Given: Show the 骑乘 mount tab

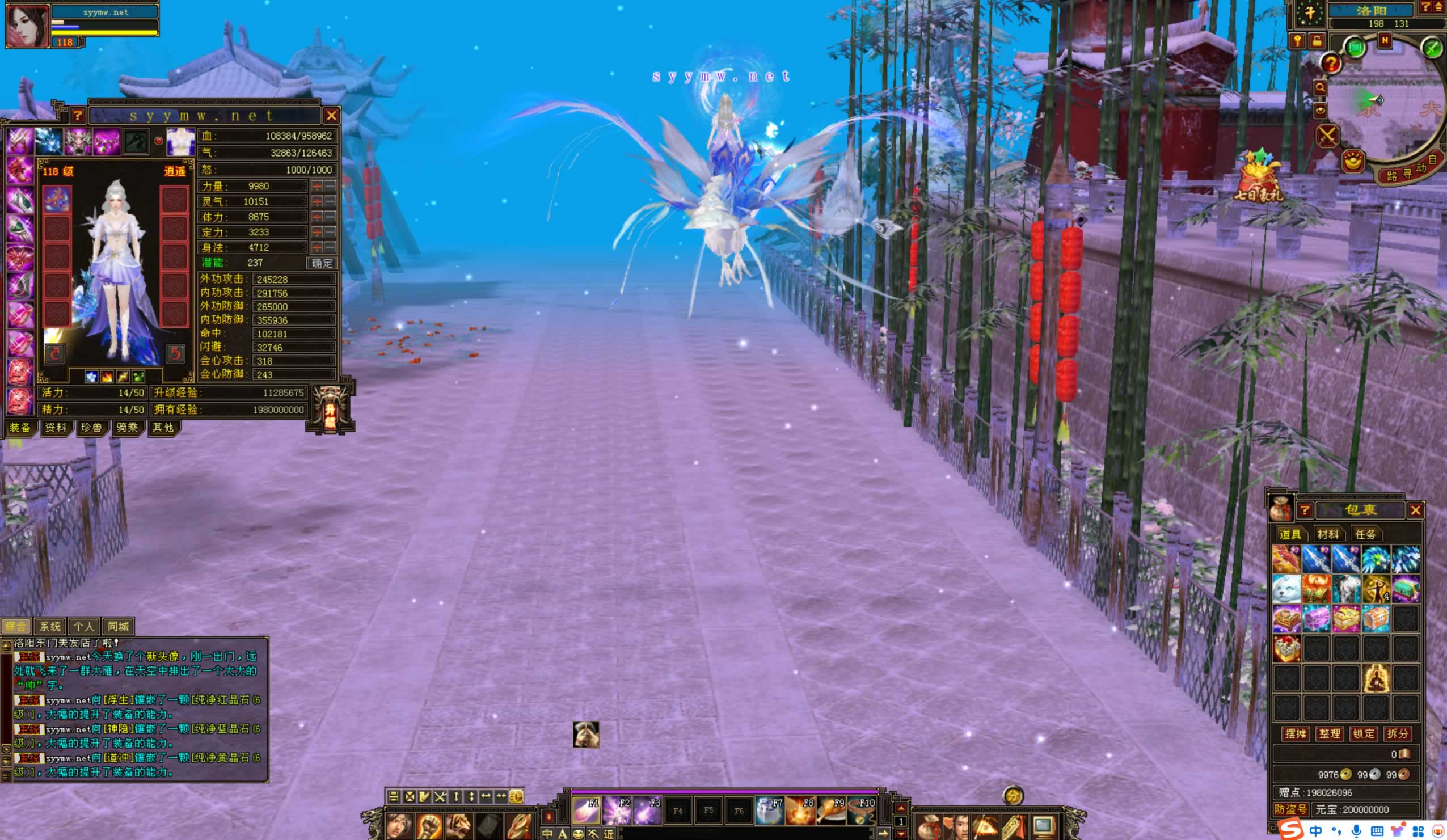Looking at the screenshot, I should [x=127, y=428].
